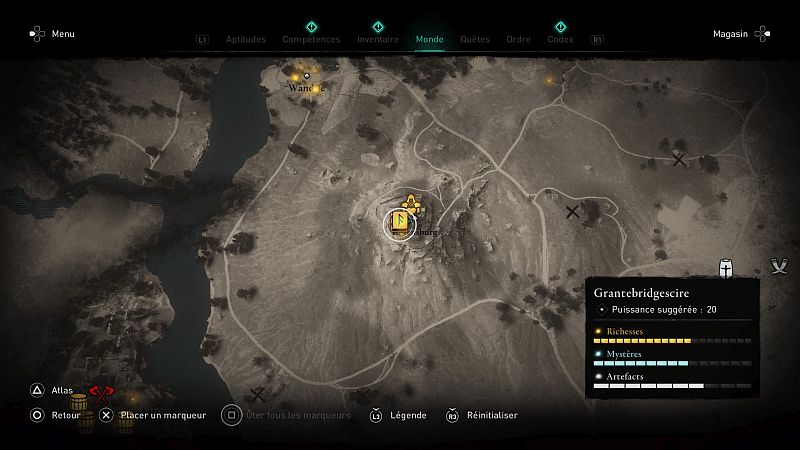Go back with Retour
800x450 pixels.
pos(56,415)
